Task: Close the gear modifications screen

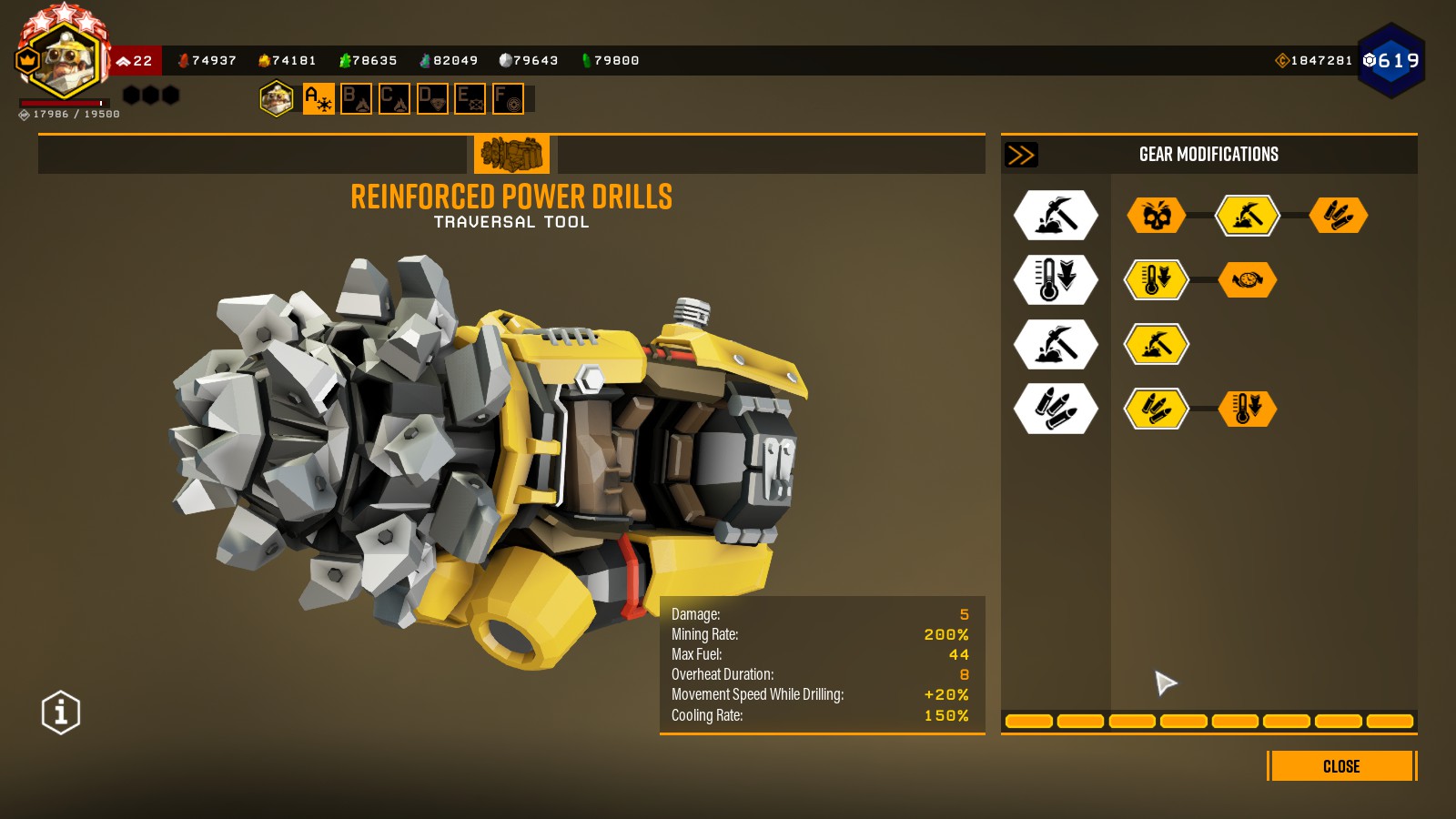Action: tap(1341, 766)
